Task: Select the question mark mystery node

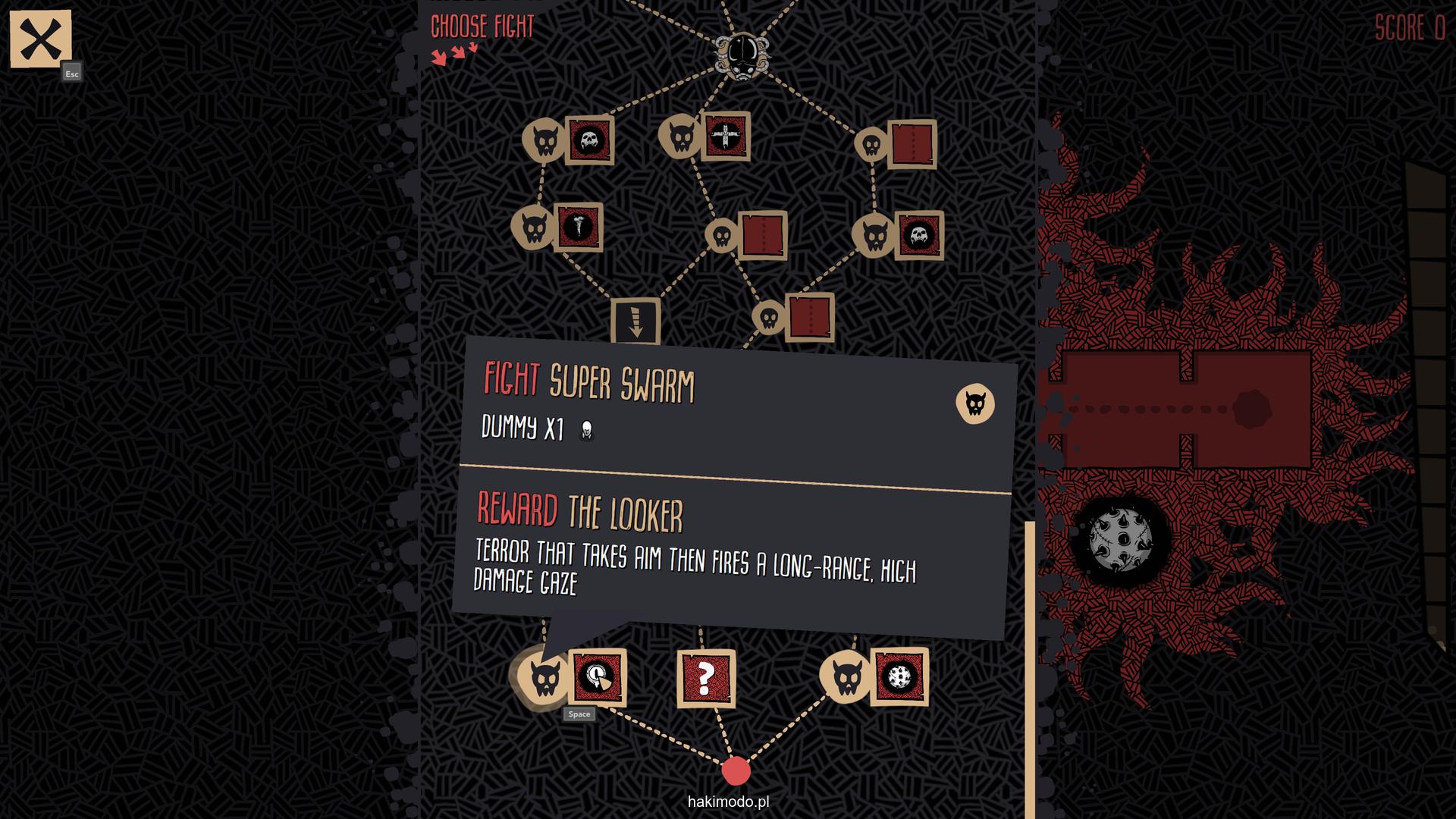Action: coord(706,678)
